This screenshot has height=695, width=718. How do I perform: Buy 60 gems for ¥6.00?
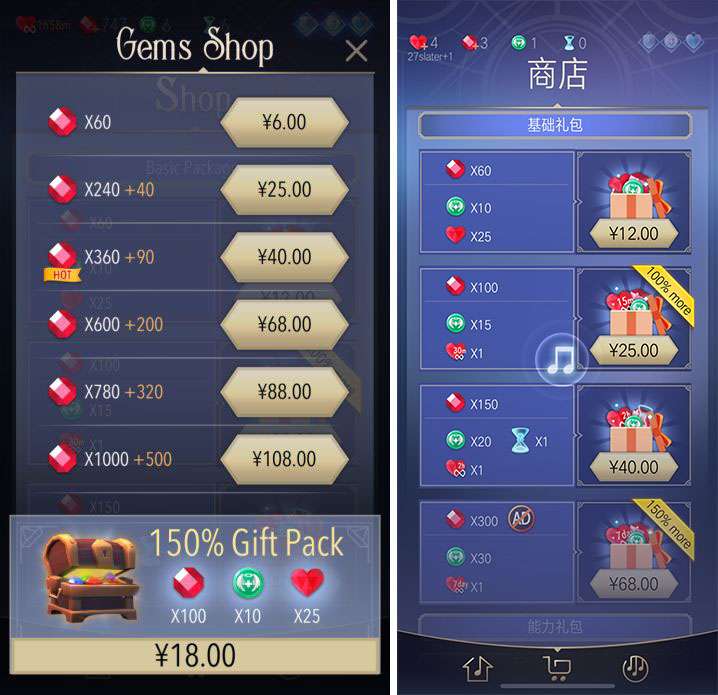[x=284, y=123]
